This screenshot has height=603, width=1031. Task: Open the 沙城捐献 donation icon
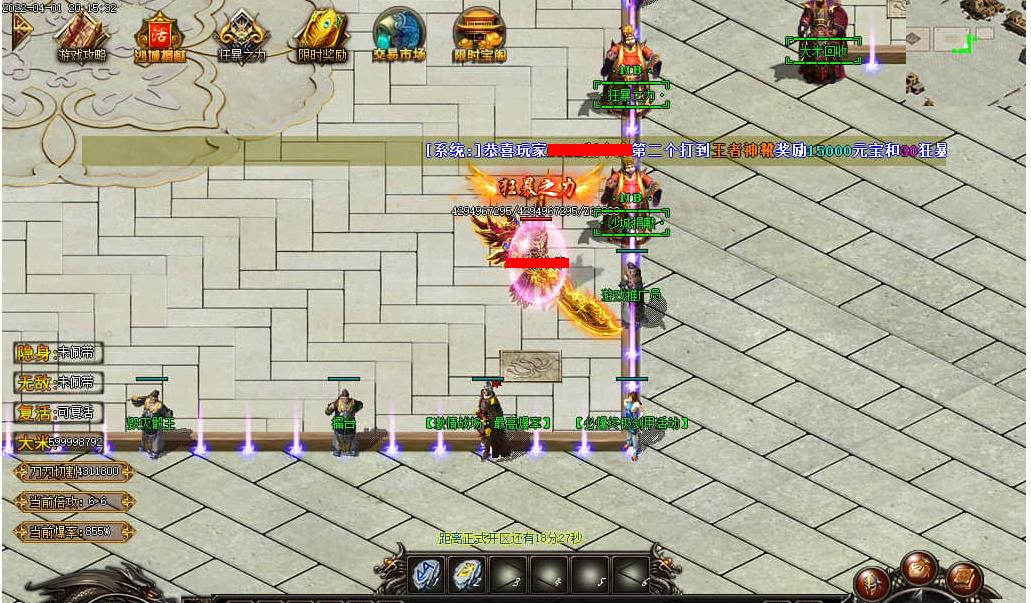click(x=160, y=36)
